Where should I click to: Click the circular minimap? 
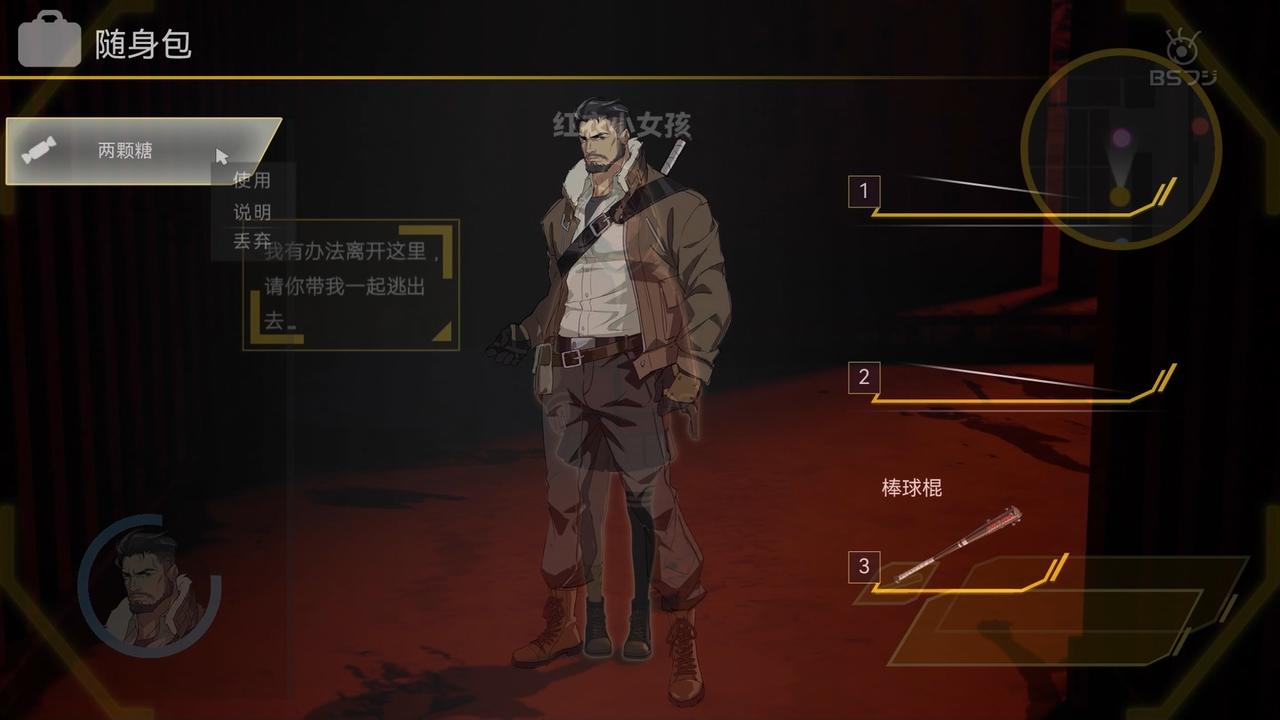coord(1121,149)
